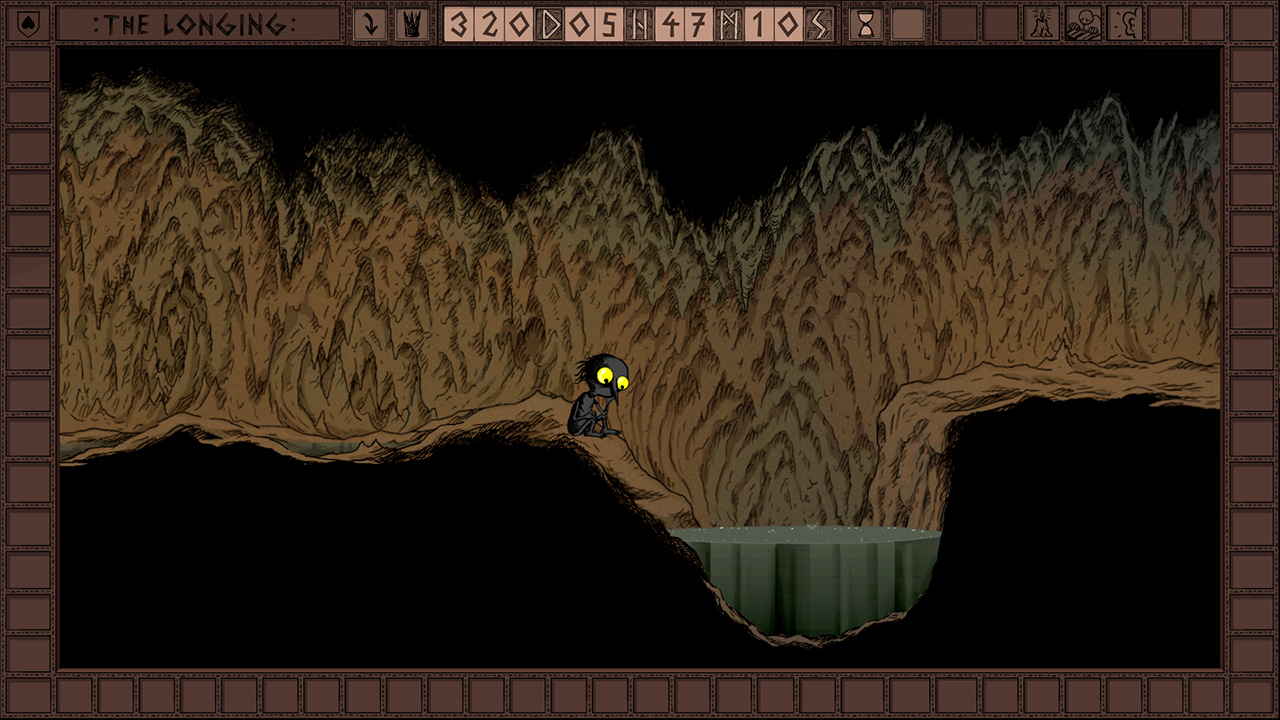The width and height of the screenshot is (1280, 720).
Task: Select the listening ear icon
Action: [x=1127, y=25]
